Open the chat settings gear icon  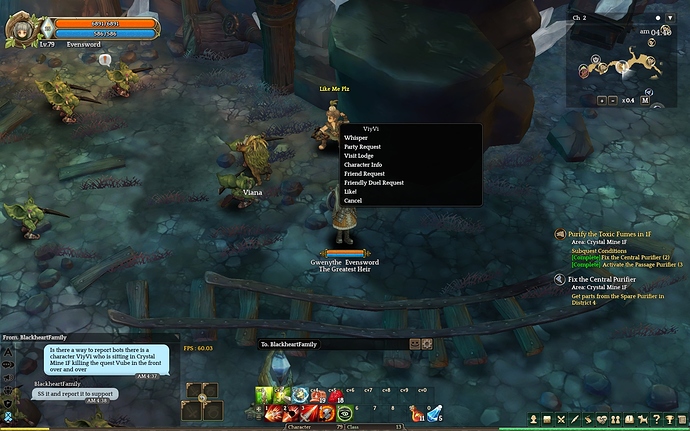click(x=427, y=344)
